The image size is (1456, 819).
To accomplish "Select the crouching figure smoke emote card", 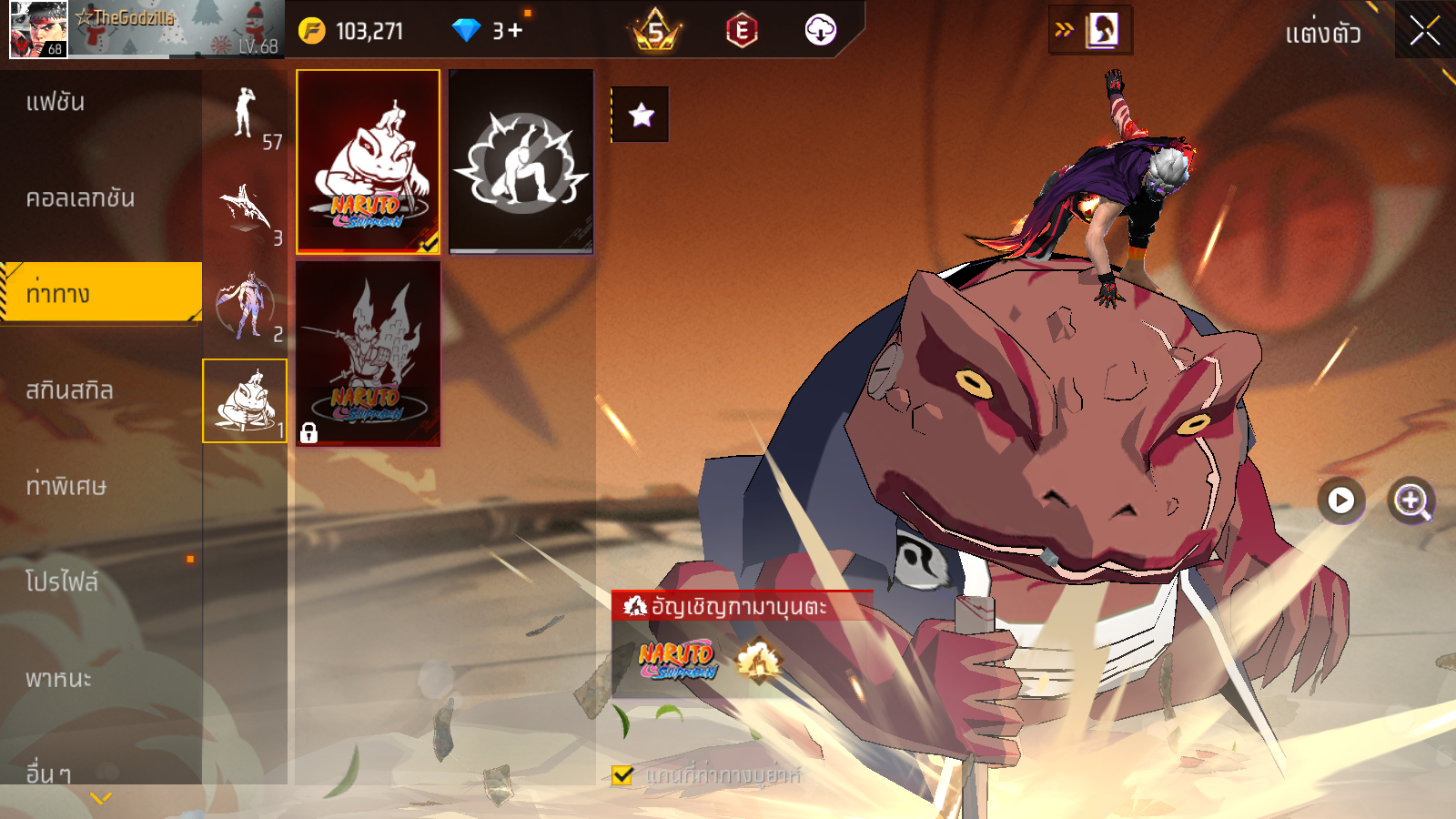I will (x=521, y=161).
